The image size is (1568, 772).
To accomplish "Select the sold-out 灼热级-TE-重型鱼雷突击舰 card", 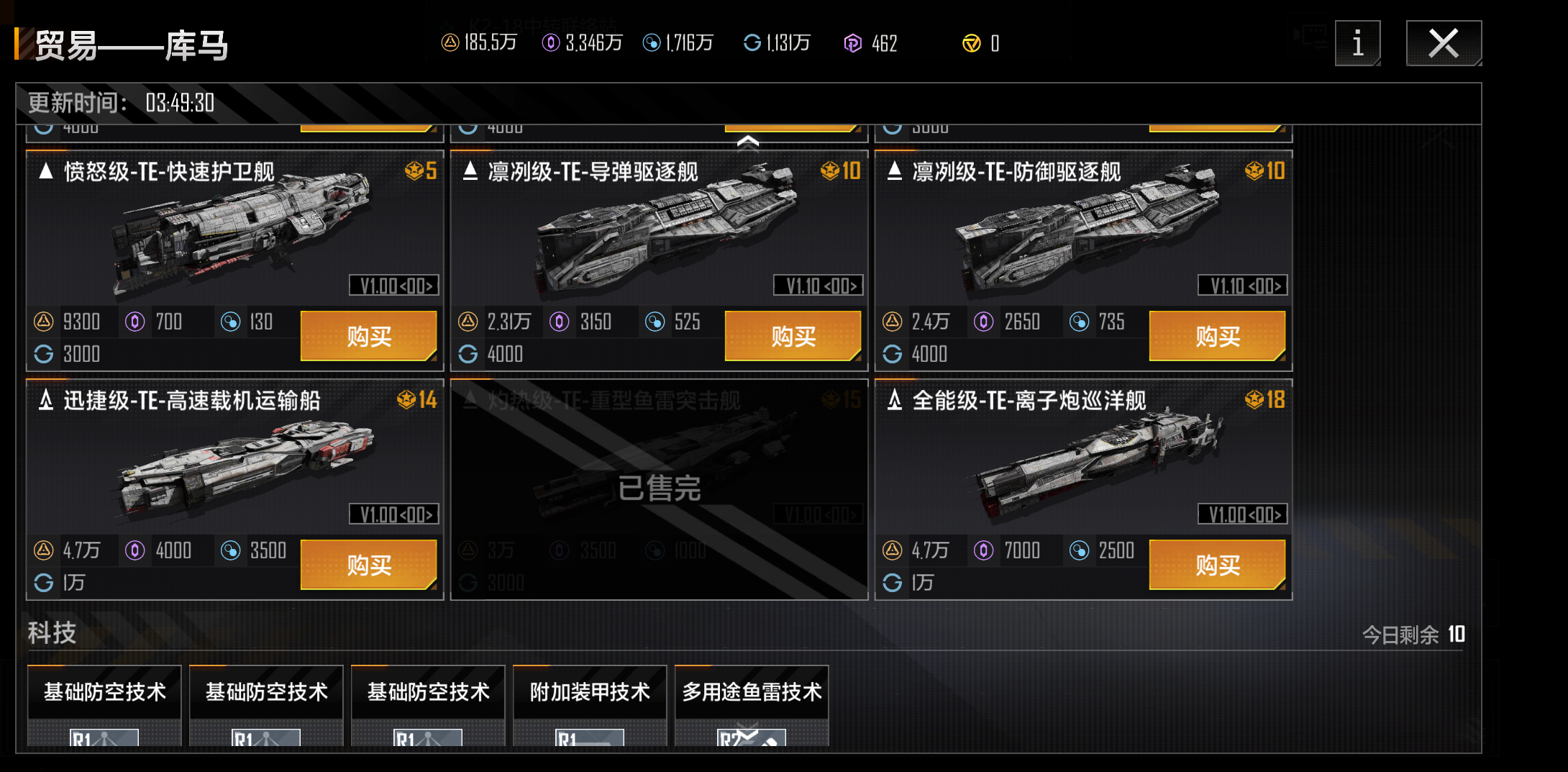I will [659, 489].
